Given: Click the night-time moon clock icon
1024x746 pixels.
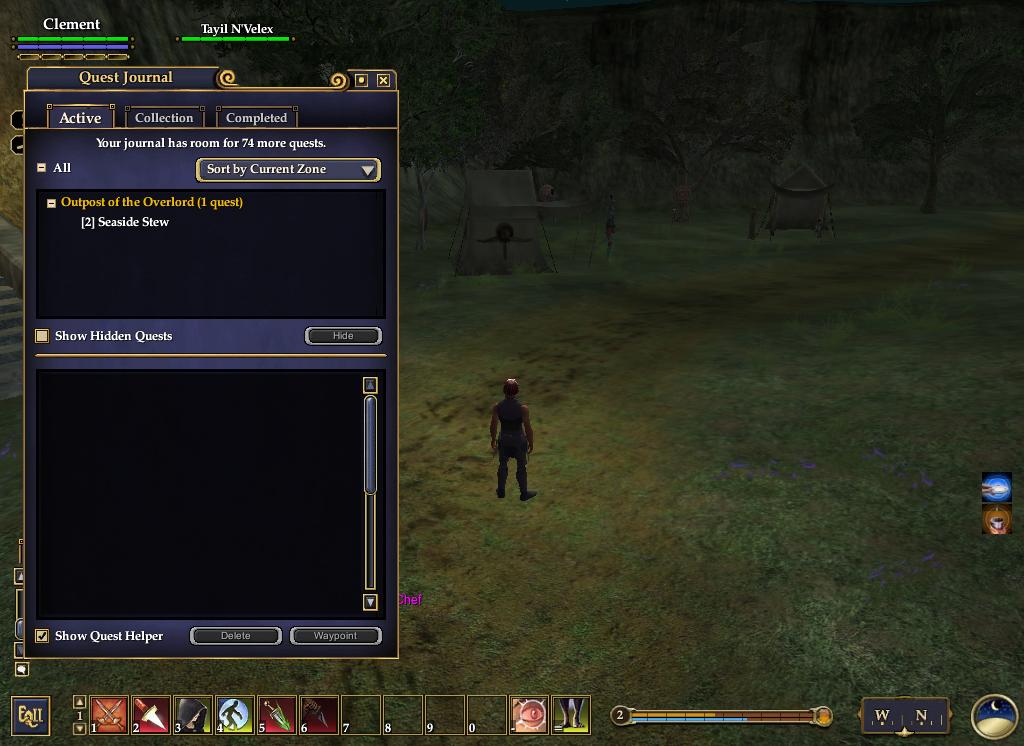Looking at the screenshot, I should tap(994, 716).
